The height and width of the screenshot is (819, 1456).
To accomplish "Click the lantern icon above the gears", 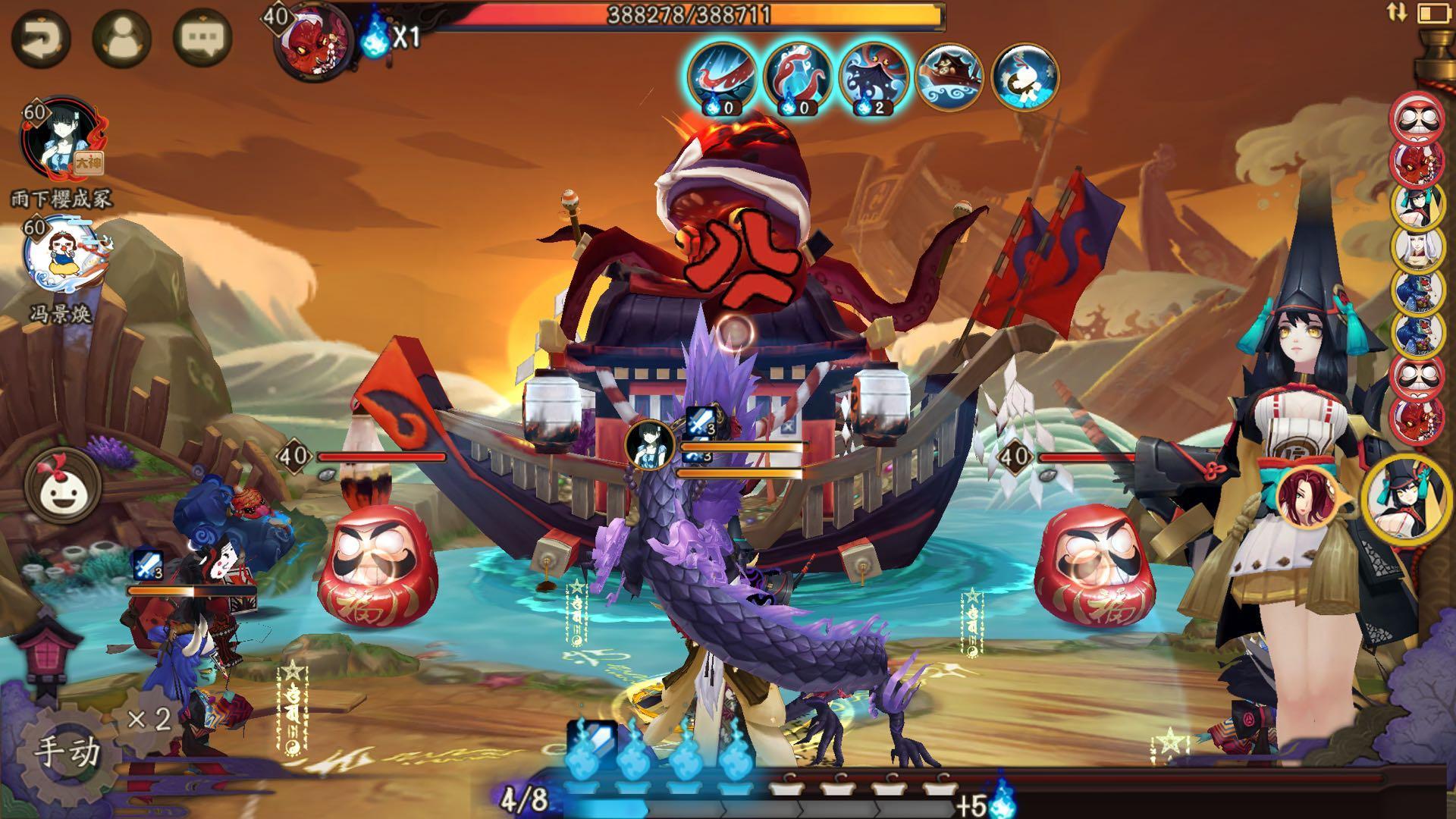I will [x=52, y=652].
